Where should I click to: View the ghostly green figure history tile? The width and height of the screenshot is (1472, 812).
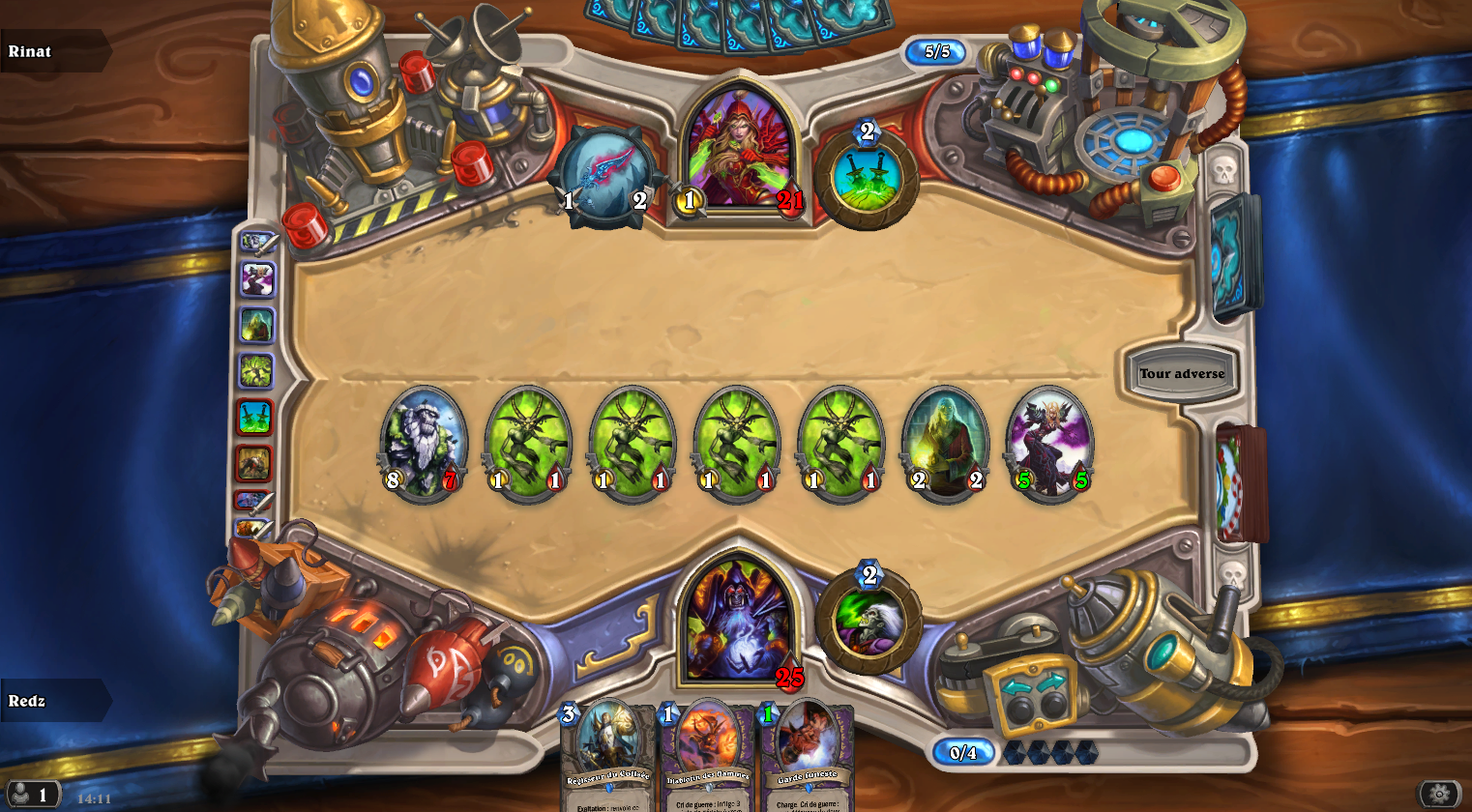pyautogui.click(x=256, y=326)
